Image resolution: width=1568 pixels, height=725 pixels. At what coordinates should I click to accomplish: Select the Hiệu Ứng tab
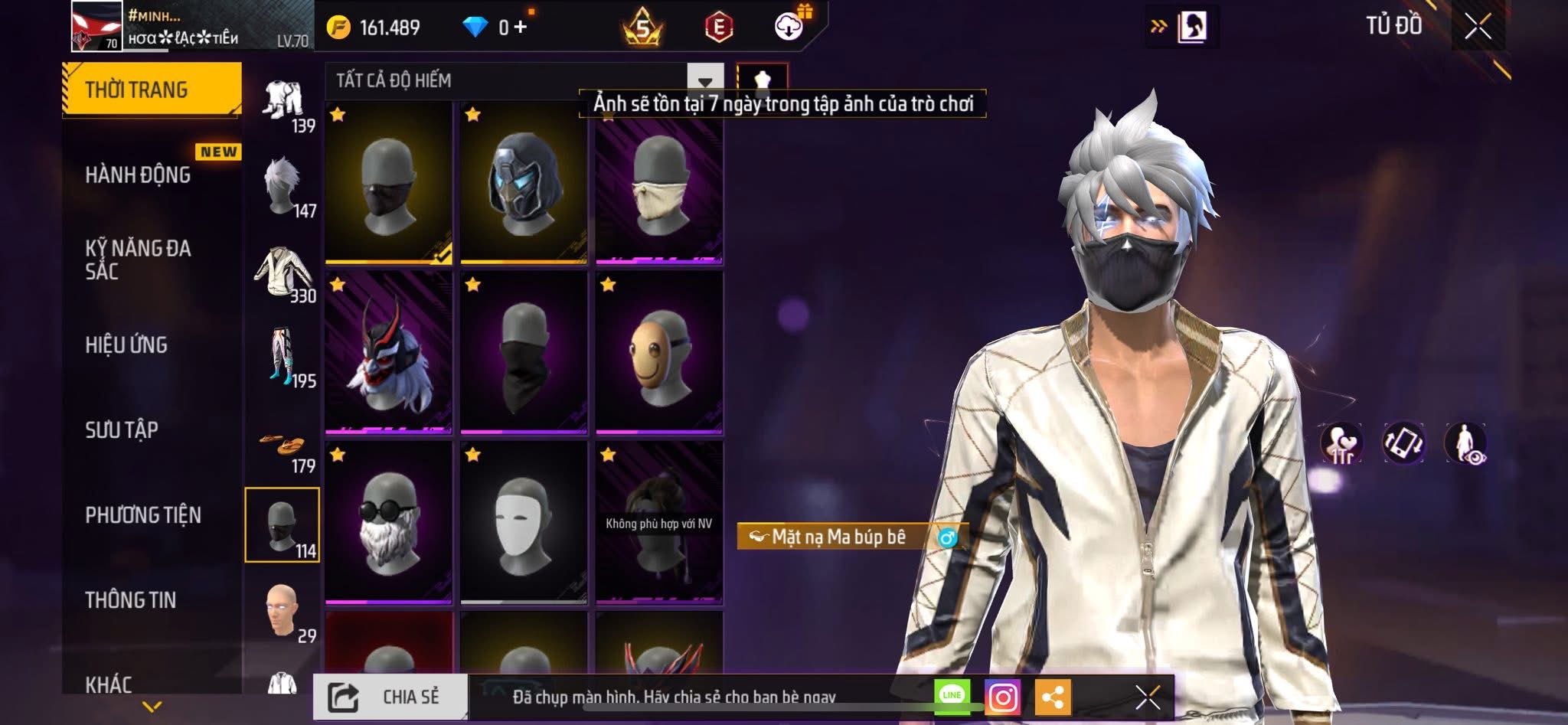tap(126, 345)
